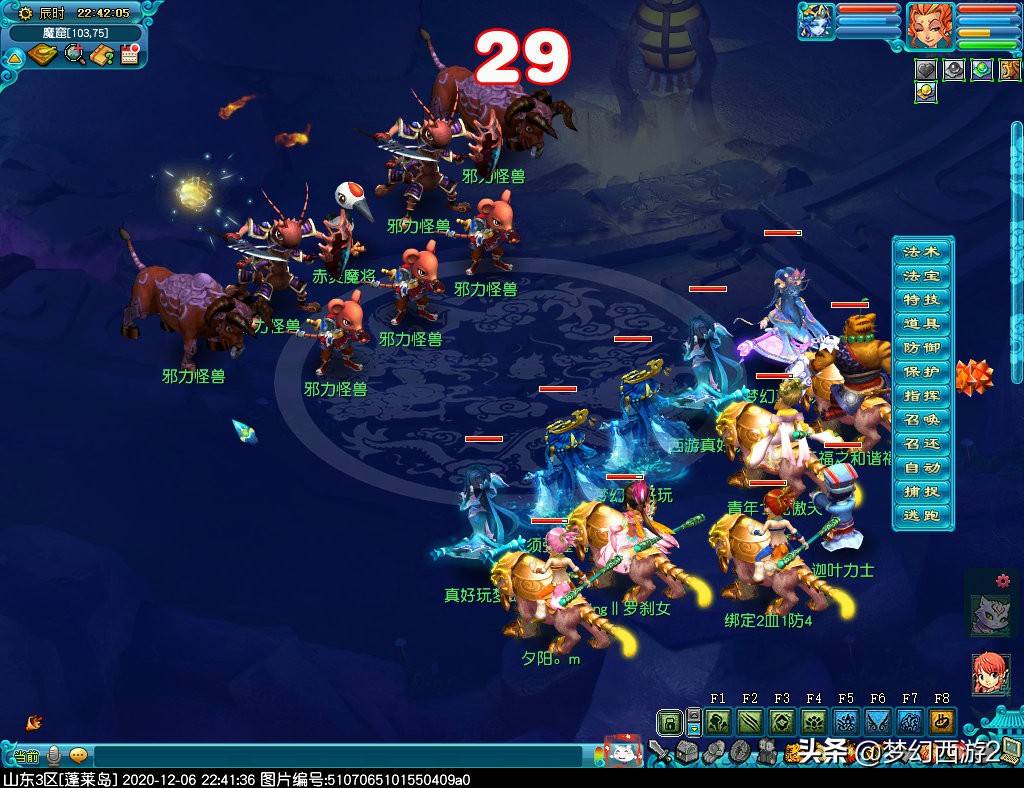This screenshot has height=788, width=1024.
Task: Open the calendar icon with red dot
Action: pyautogui.click(x=129, y=55)
